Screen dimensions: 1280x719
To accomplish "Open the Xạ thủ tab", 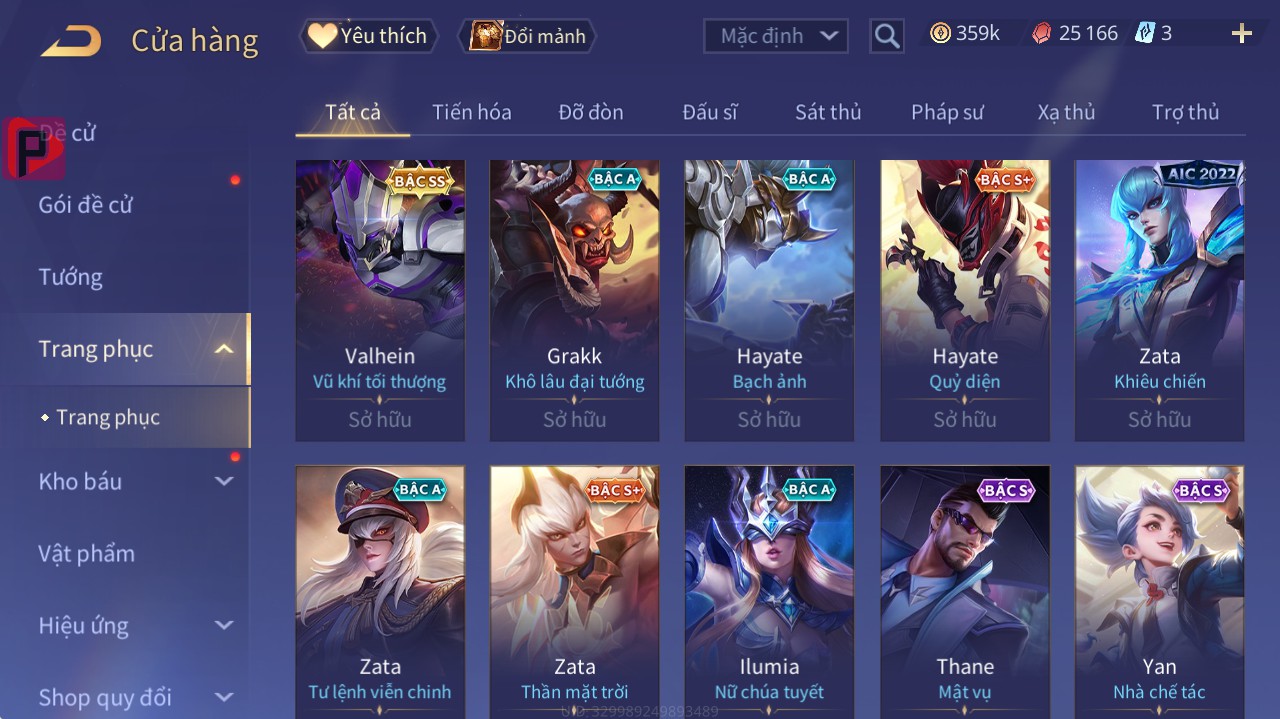I will [1066, 112].
